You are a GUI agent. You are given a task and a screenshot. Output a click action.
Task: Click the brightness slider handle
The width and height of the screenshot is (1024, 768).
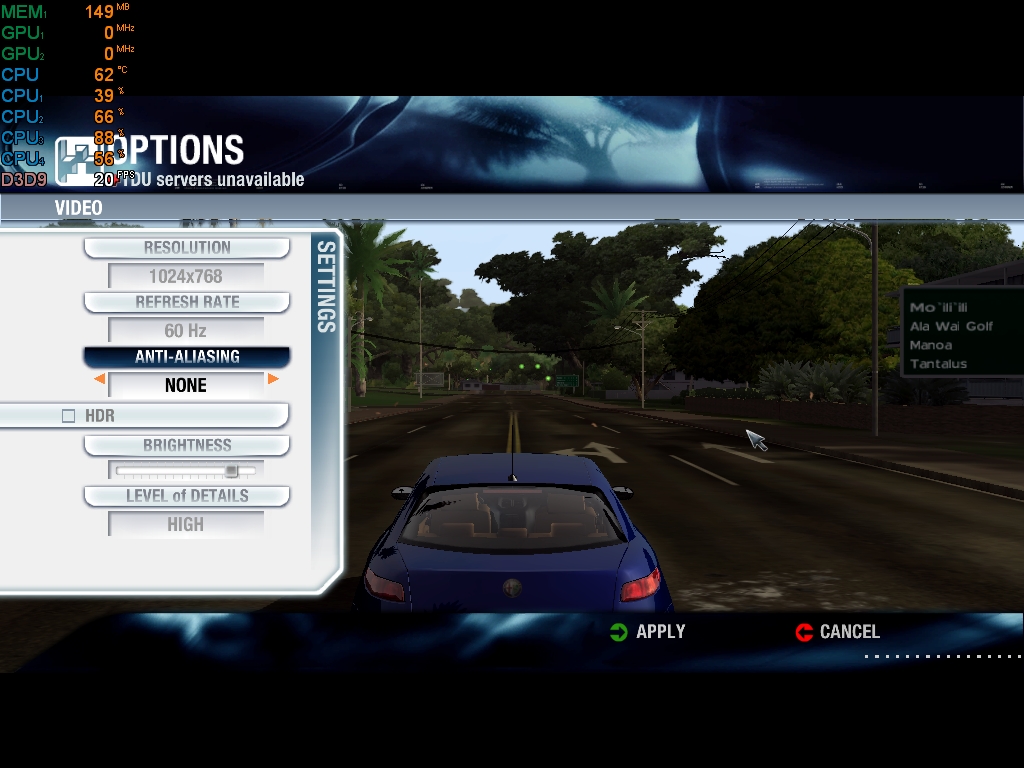point(232,470)
